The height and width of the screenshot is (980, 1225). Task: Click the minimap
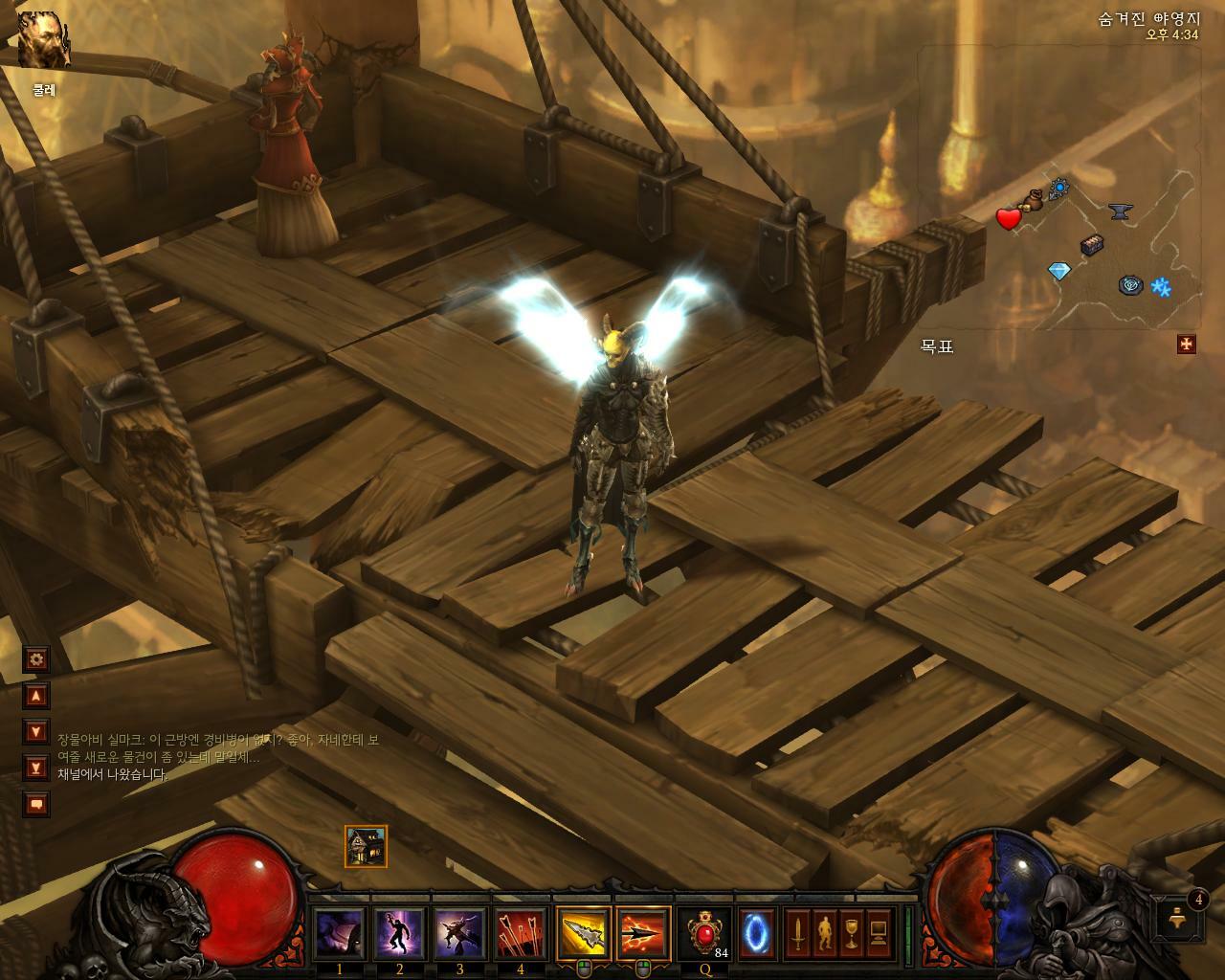(x=1058, y=187)
